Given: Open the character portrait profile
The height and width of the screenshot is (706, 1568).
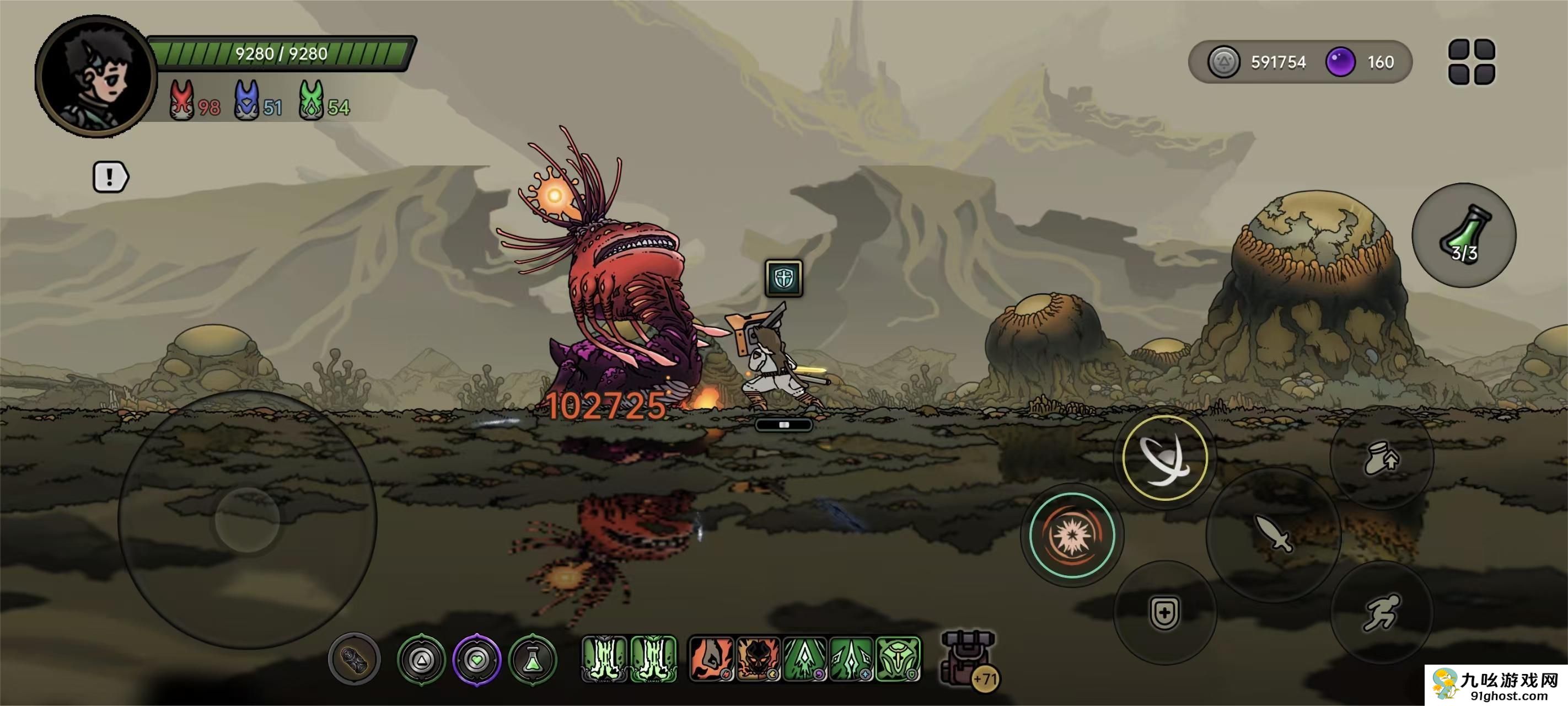Looking at the screenshot, I should coord(96,76).
